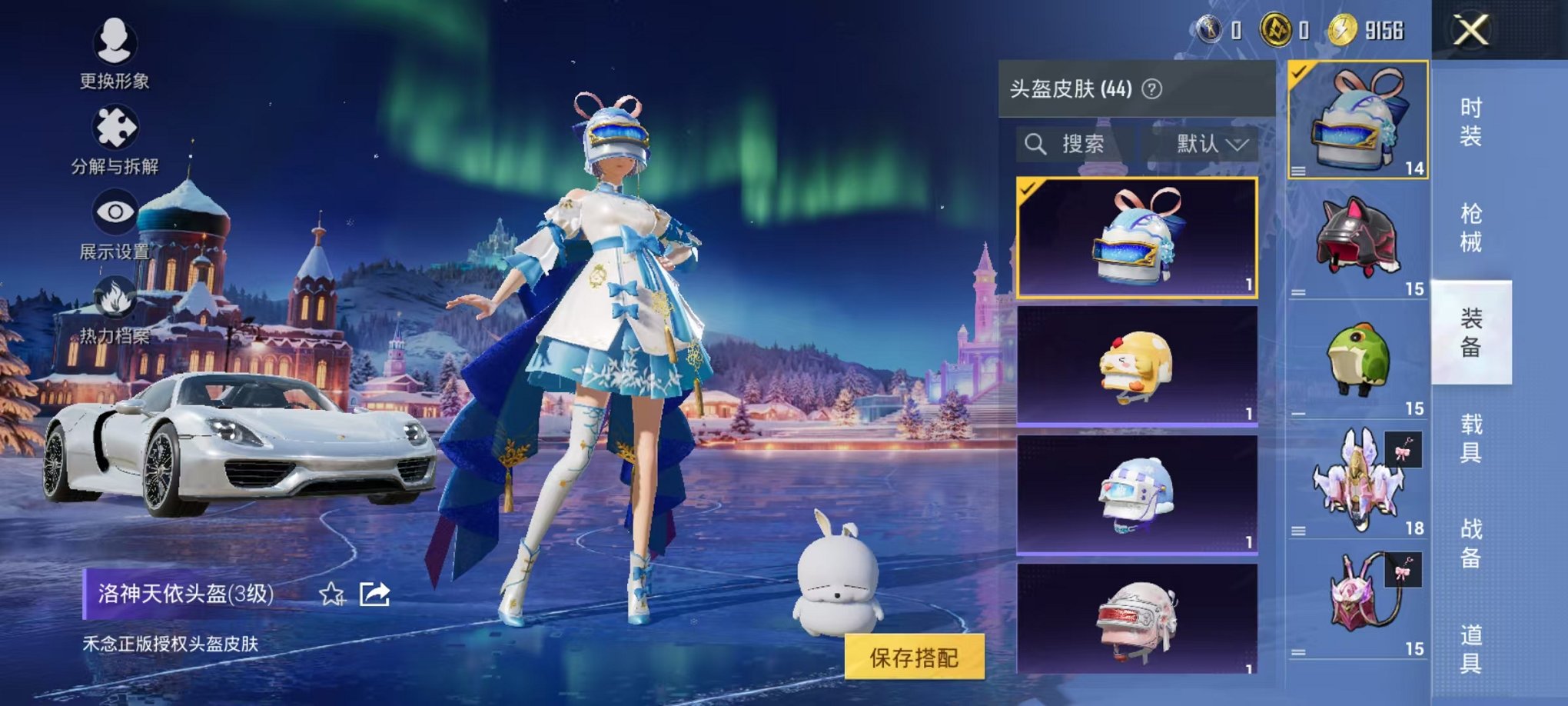
Task: Select the 分解与拆解 dismantle function
Action: [x=114, y=138]
